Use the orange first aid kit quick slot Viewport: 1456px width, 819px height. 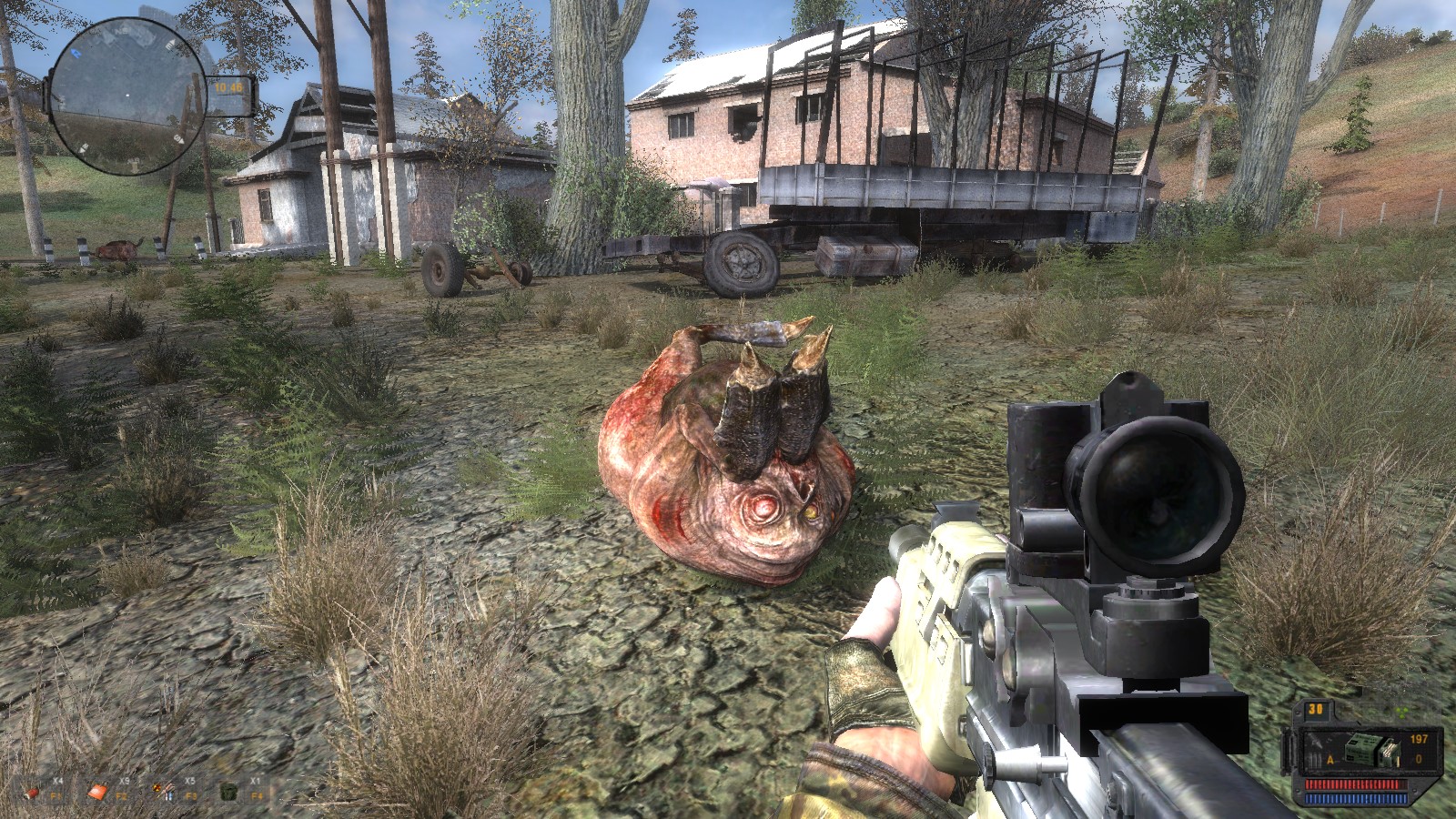(x=98, y=793)
